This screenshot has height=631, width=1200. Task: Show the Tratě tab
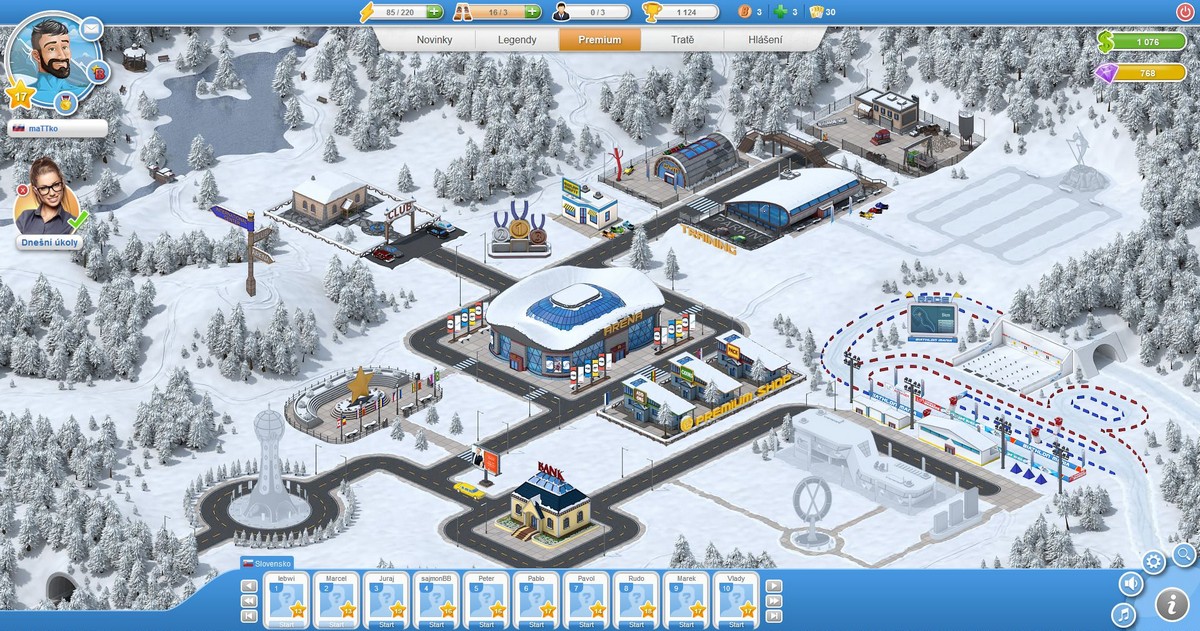[x=683, y=40]
